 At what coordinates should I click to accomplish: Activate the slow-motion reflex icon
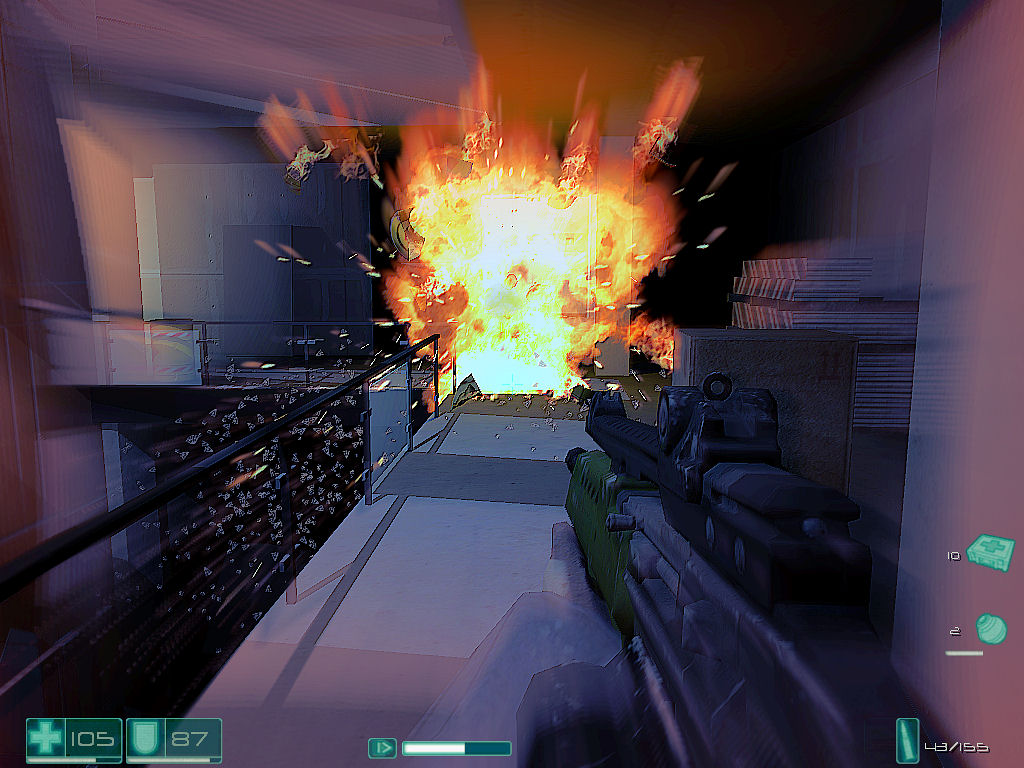click(x=382, y=747)
